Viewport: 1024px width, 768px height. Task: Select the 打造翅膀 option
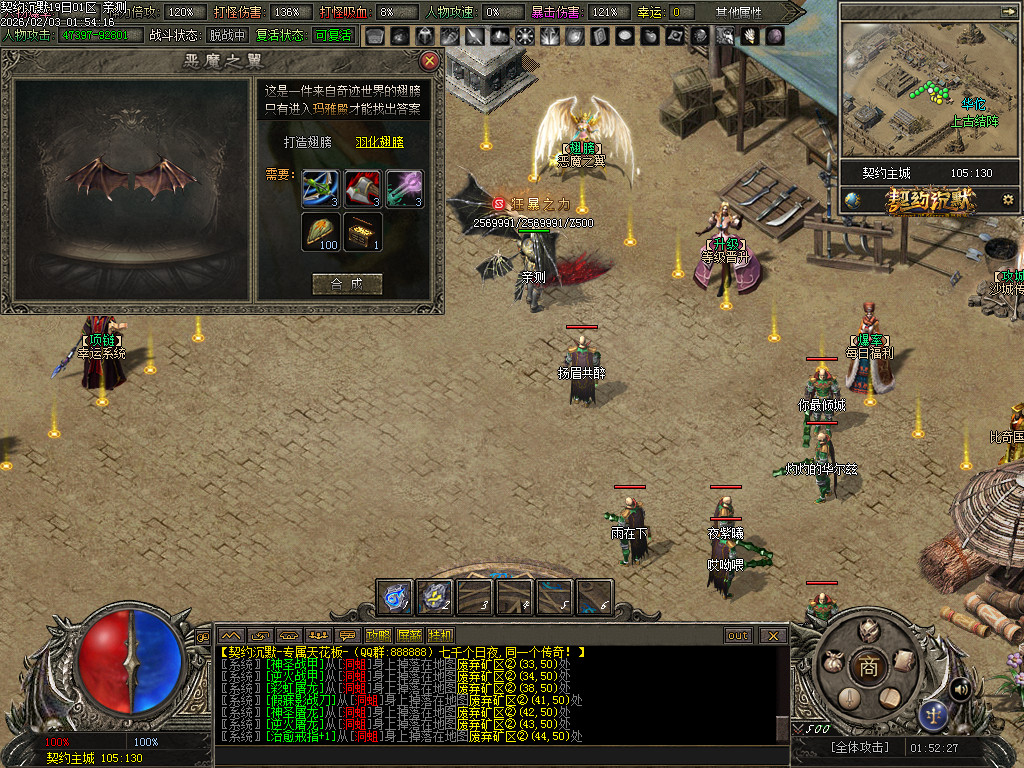coord(307,142)
